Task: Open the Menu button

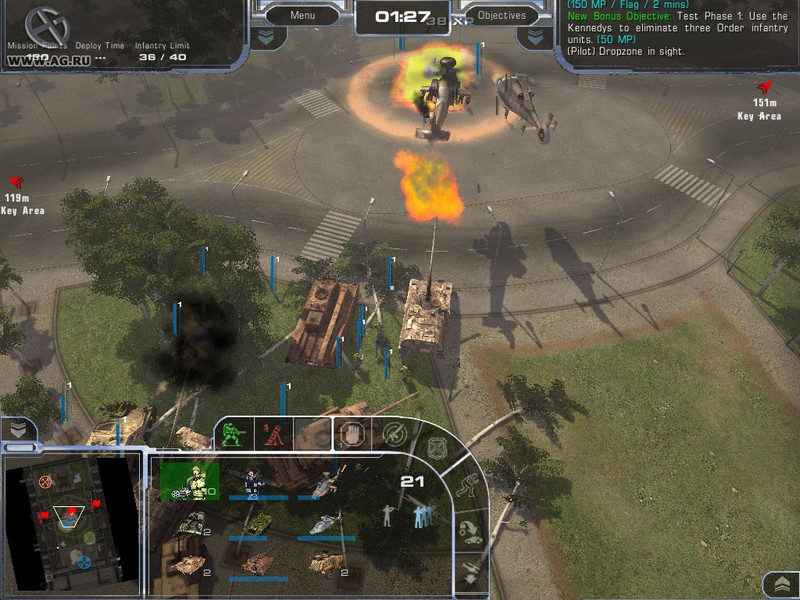Action: click(302, 15)
